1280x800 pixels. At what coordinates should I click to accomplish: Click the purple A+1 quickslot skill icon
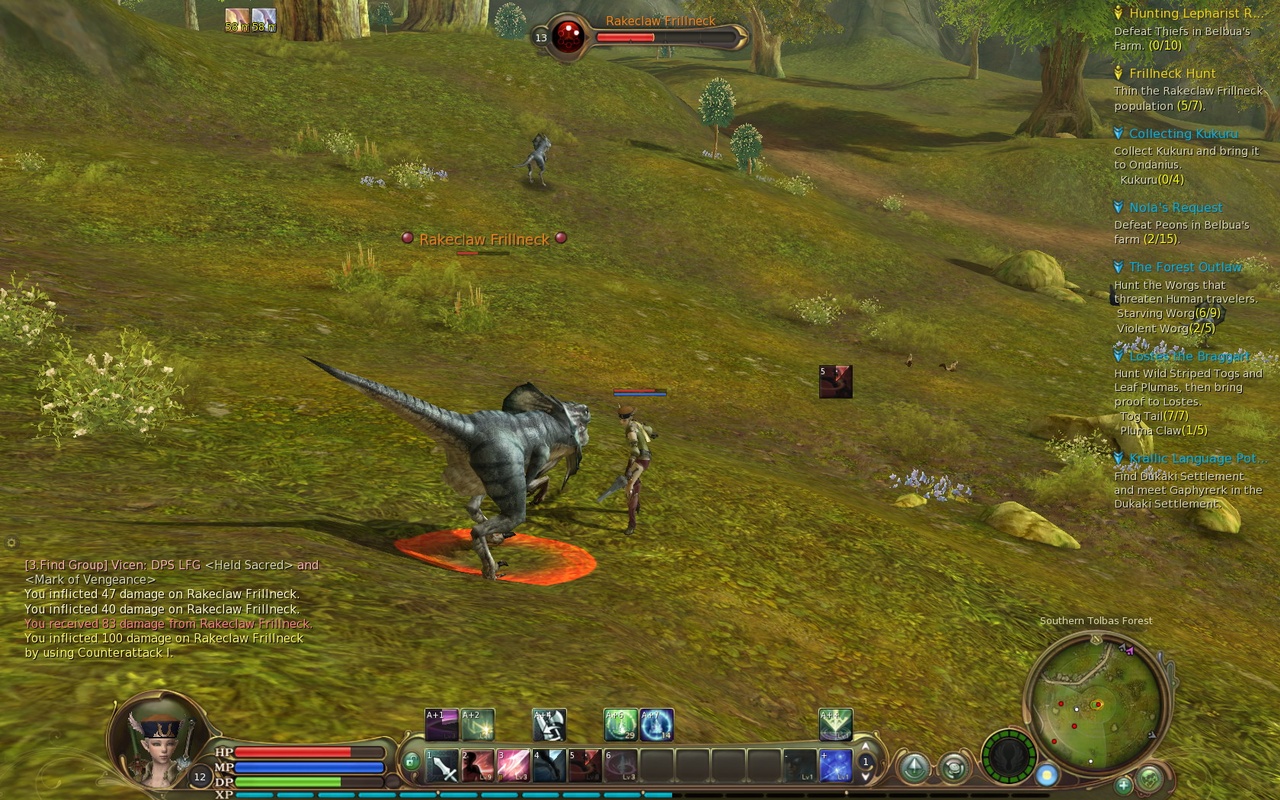click(439, 722)
